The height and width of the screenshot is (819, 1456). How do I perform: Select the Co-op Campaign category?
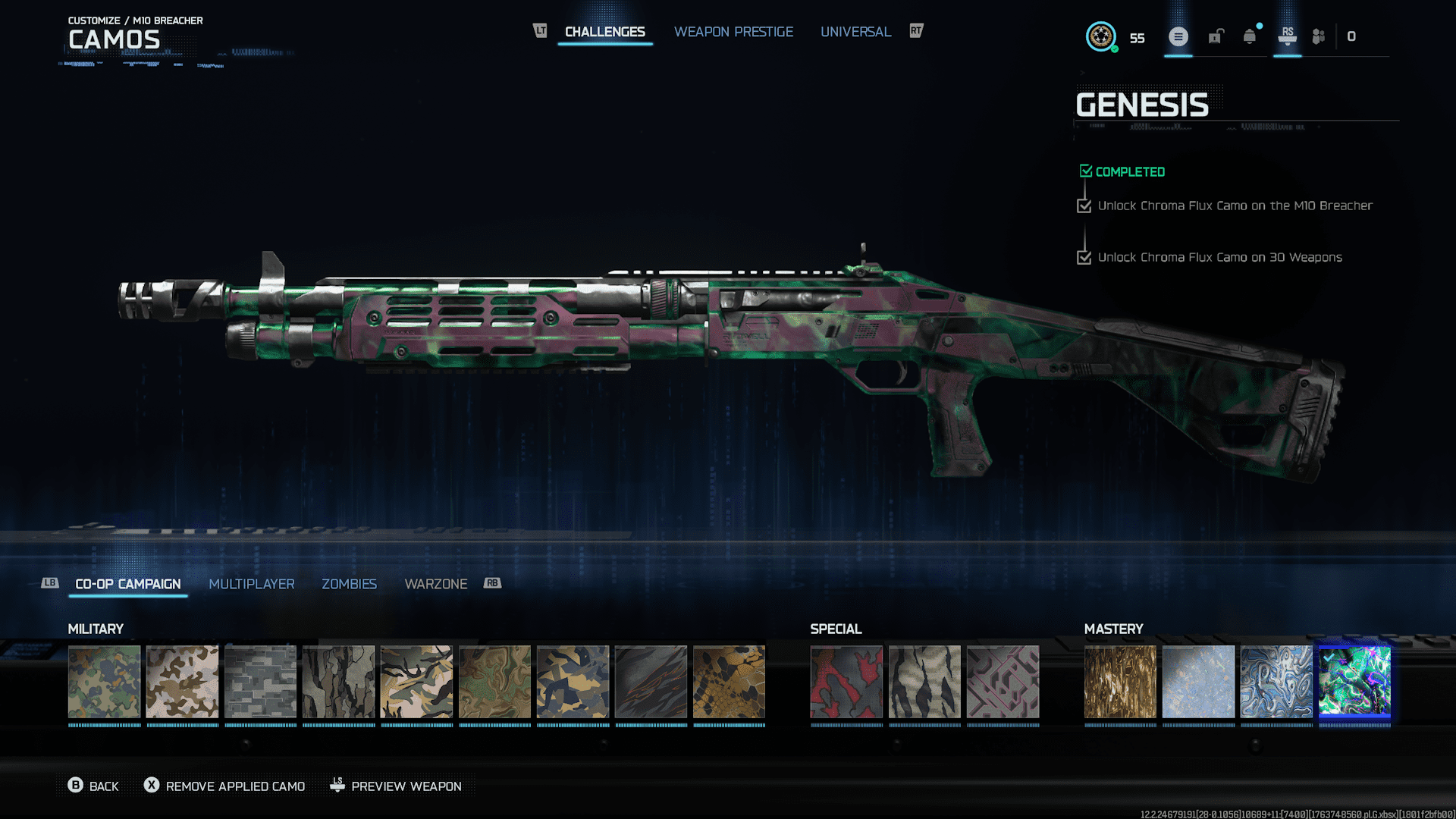tap(127, 584)
